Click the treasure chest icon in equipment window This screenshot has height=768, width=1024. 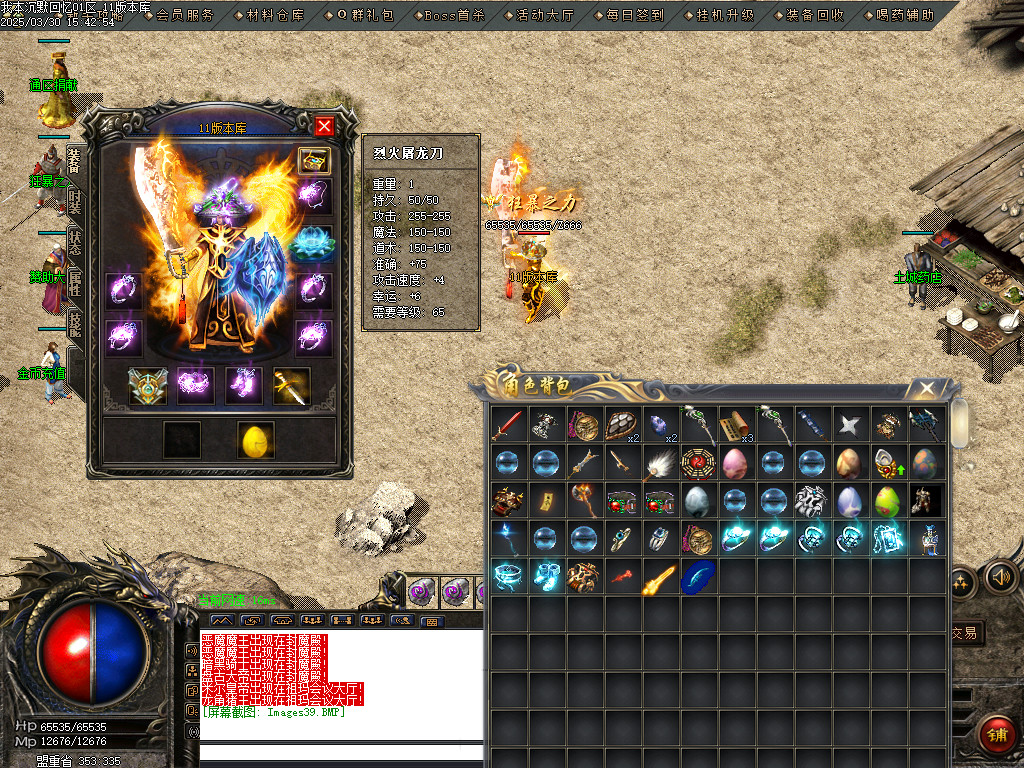click(314, 161)
